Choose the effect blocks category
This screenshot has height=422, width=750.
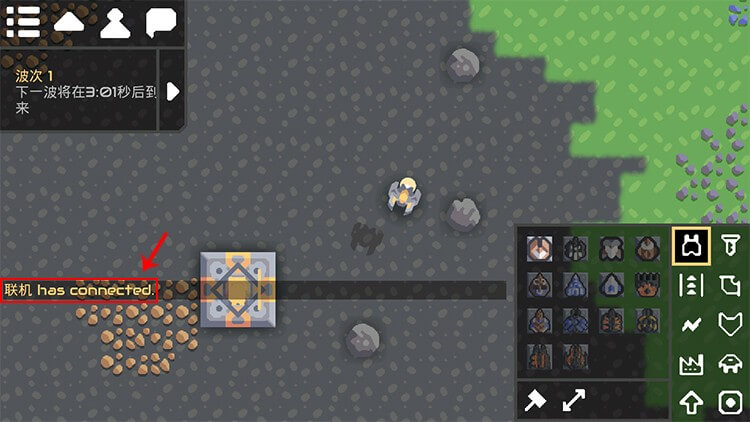(730, 403)
